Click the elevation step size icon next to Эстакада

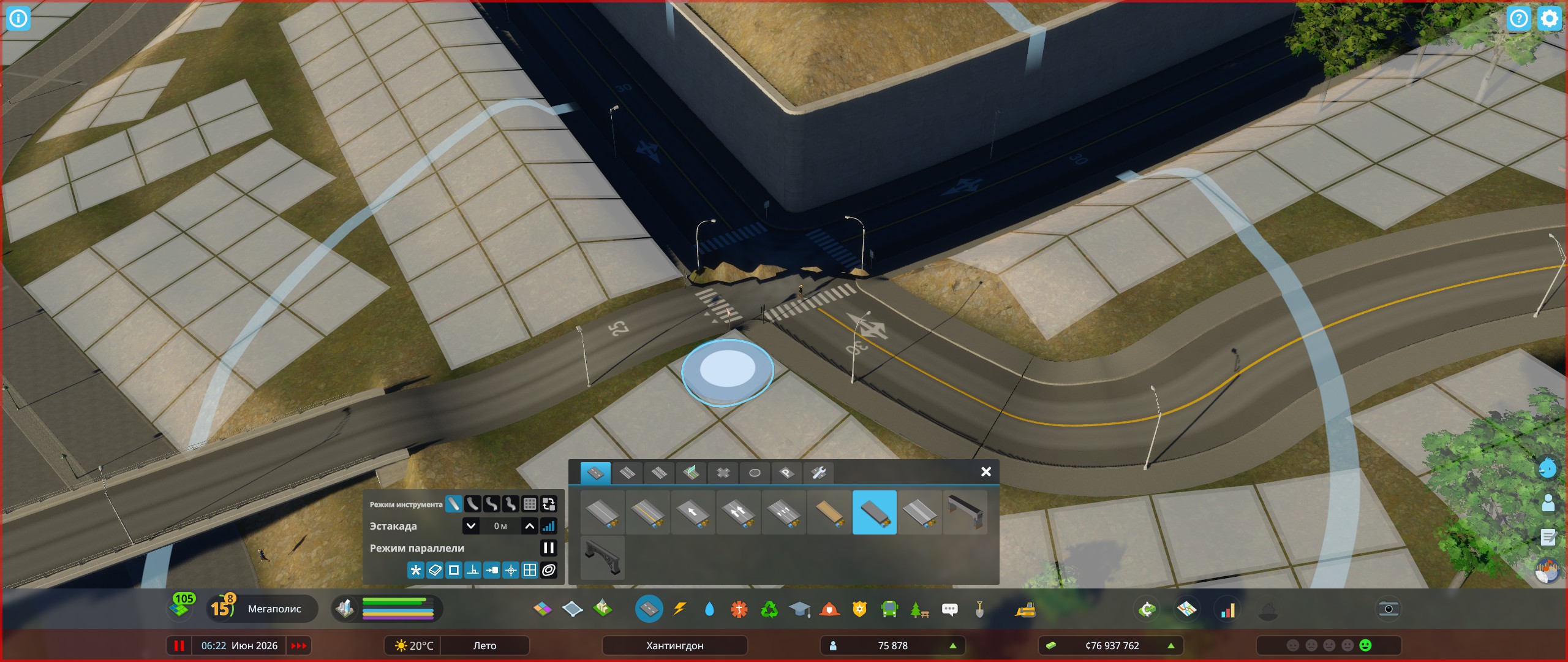point(549,526)
